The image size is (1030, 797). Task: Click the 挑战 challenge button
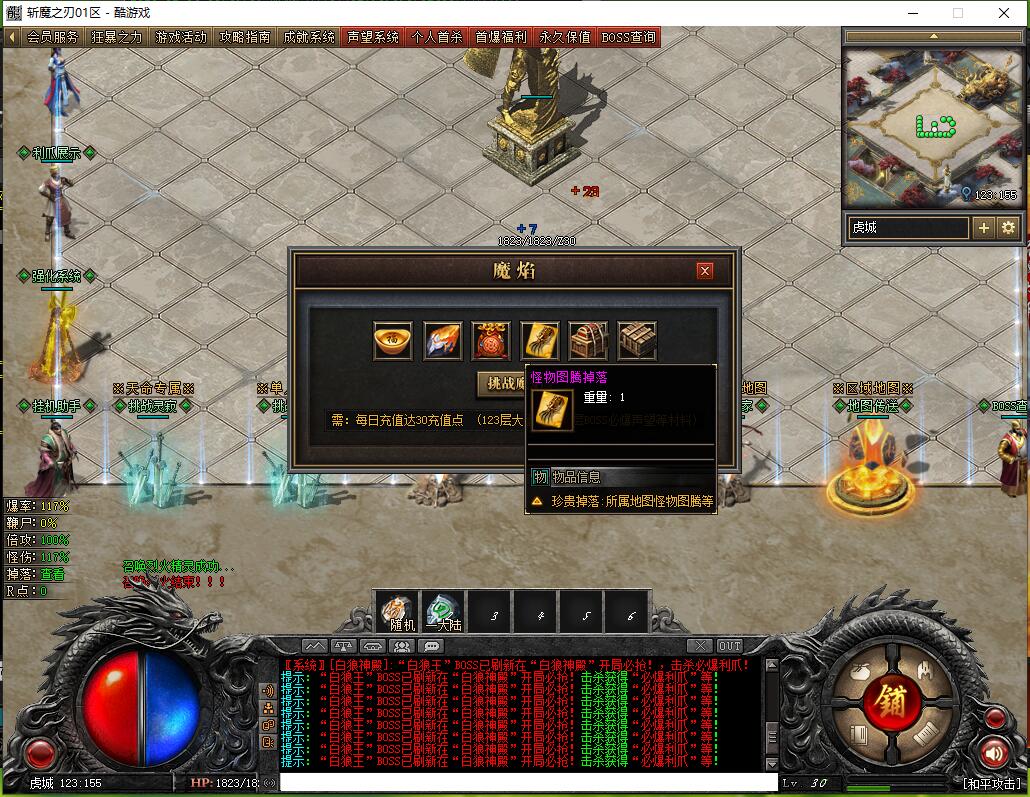point(503,383)
